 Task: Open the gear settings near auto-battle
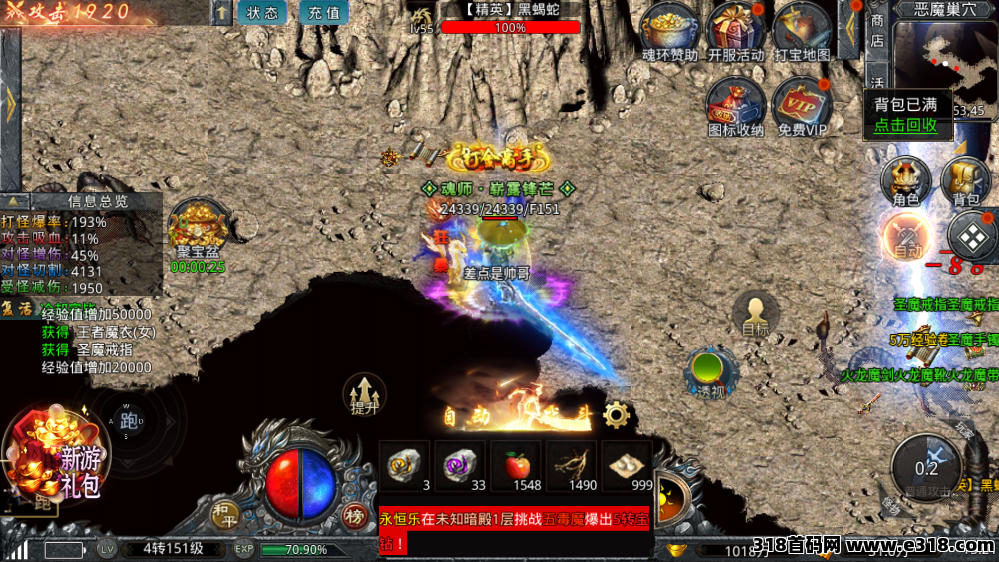tap(616, 413)
